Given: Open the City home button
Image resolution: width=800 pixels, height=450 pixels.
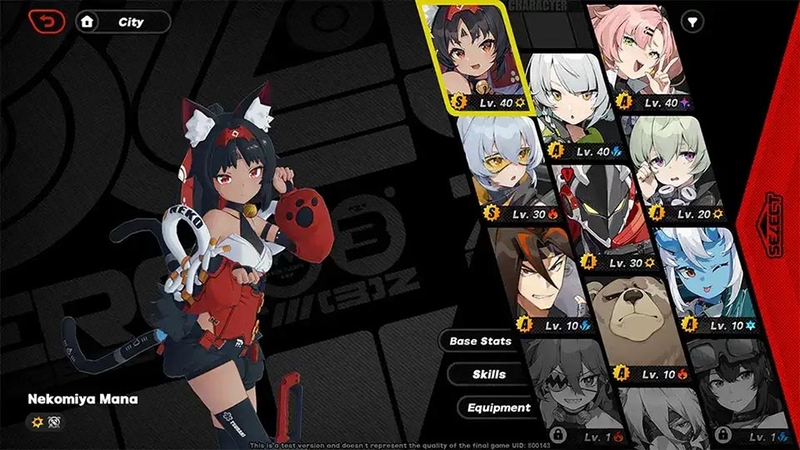Looking at the screenshot, I should pyautogui.click(x=122, y=21).
